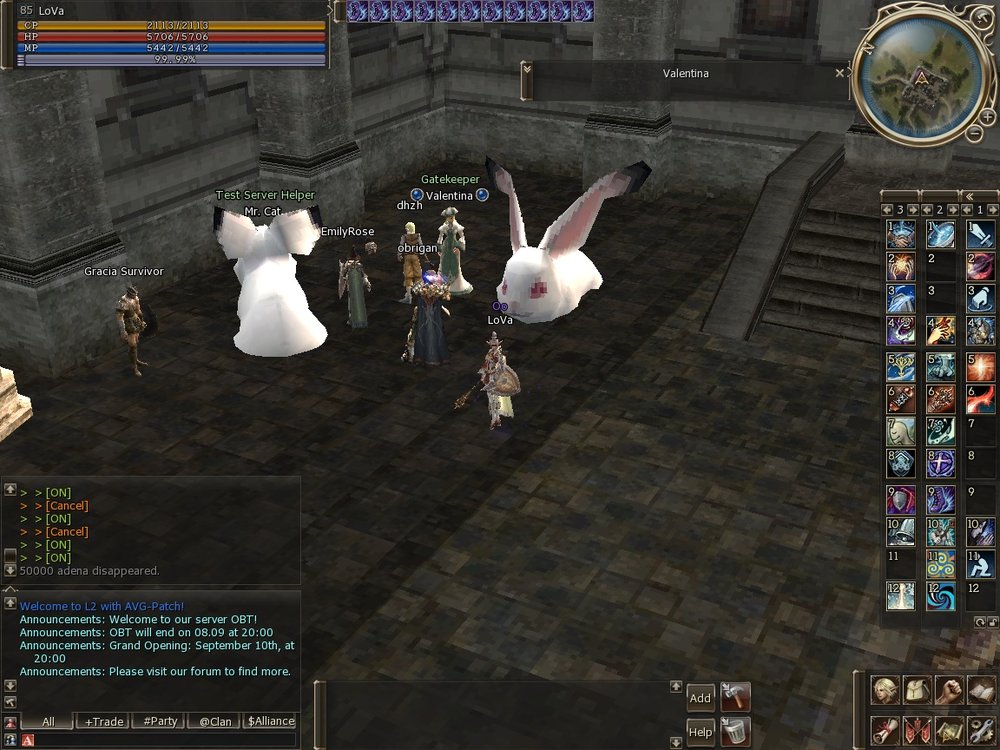Open system settings wrench icon
Viewport: 1000px width, 750px height.
pyautogui.click(x=981, y=730)
